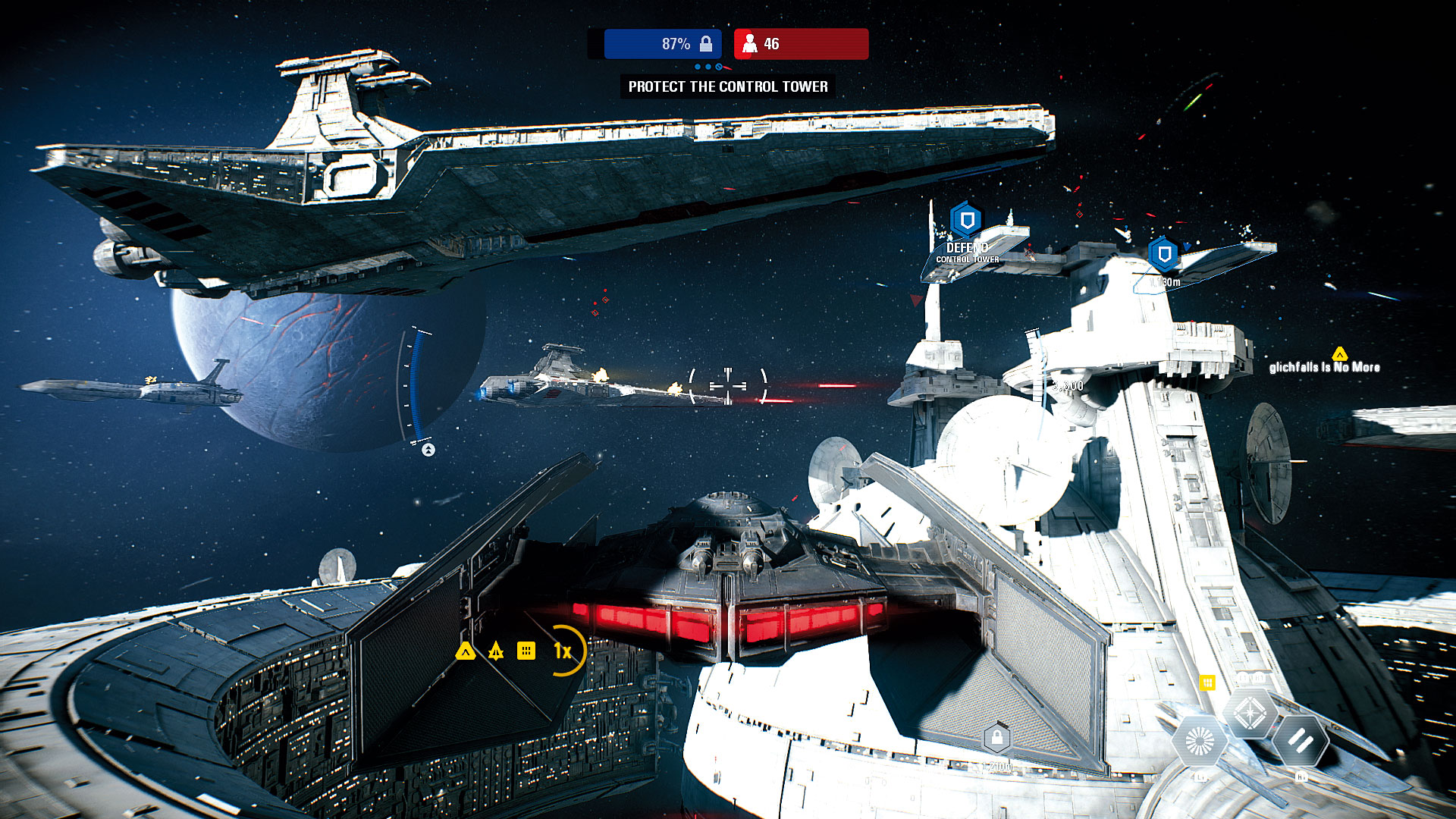
Task: Trigger the diamond star middle ability hexagon
Action: pyautogui.click(x=1249, y=713)
